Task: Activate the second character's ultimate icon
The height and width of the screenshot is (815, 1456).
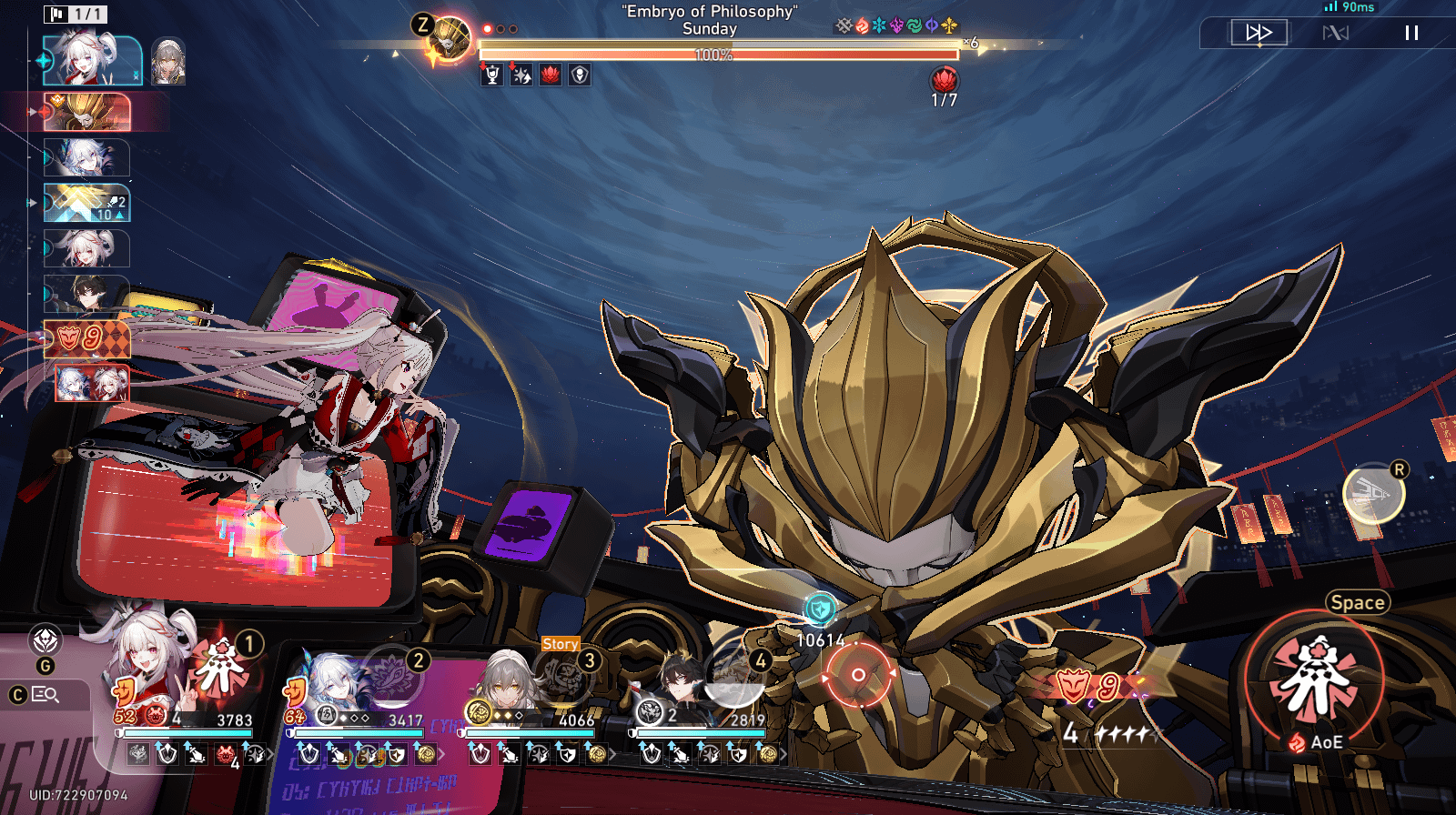Action: coord(393,678)
